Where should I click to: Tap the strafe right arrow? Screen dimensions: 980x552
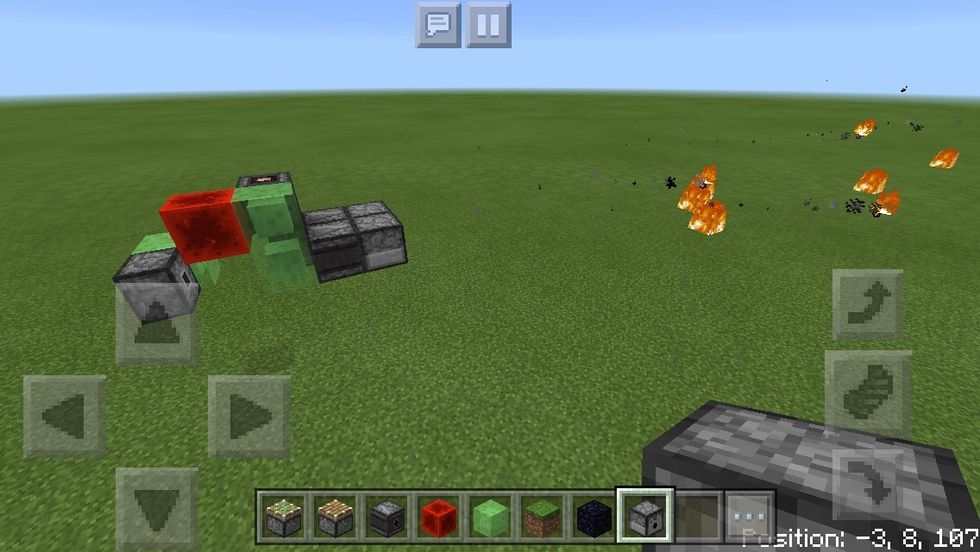click(249, 416)
